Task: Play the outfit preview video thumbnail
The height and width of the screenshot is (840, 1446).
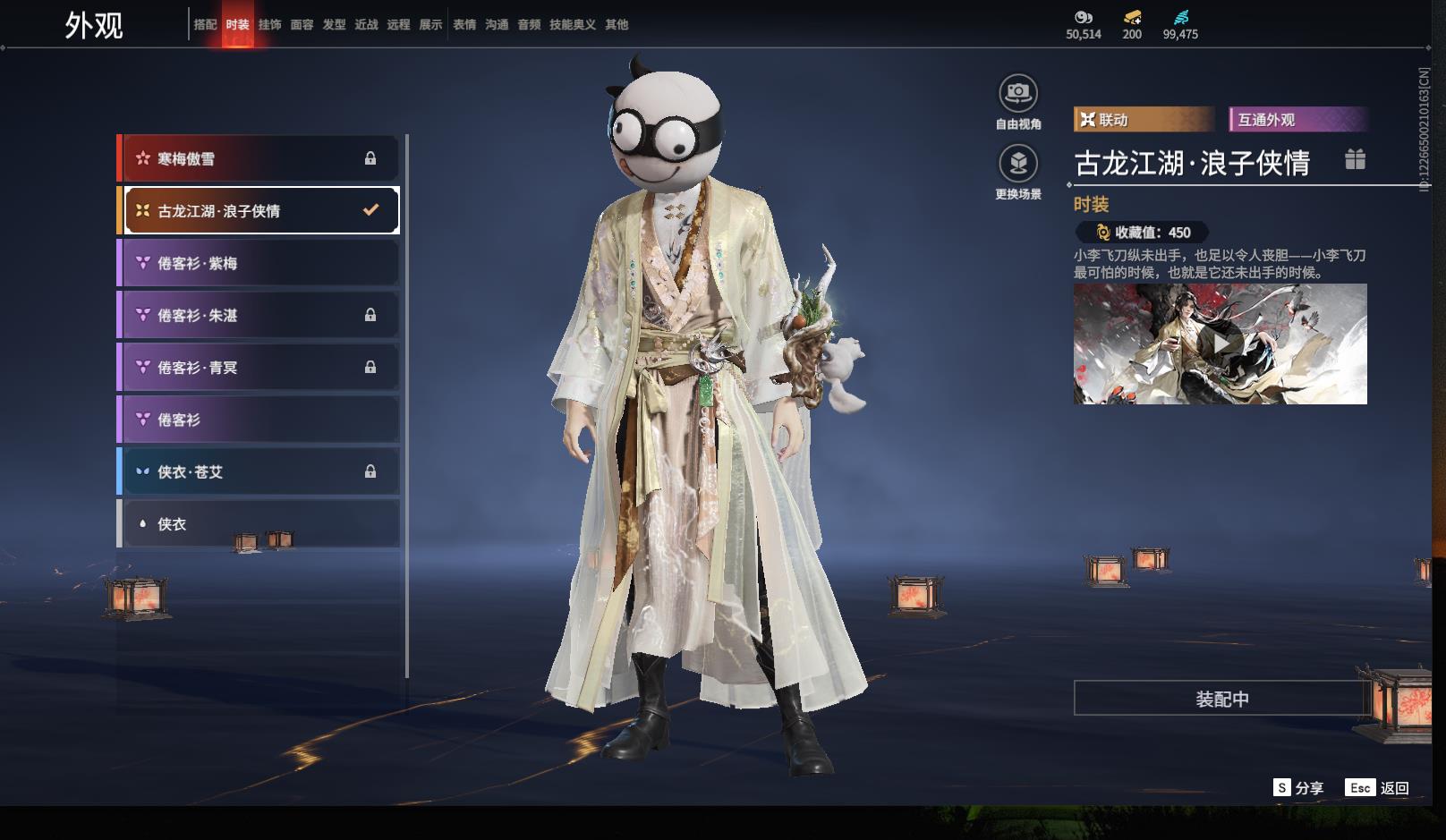Action: [1220, 344]
